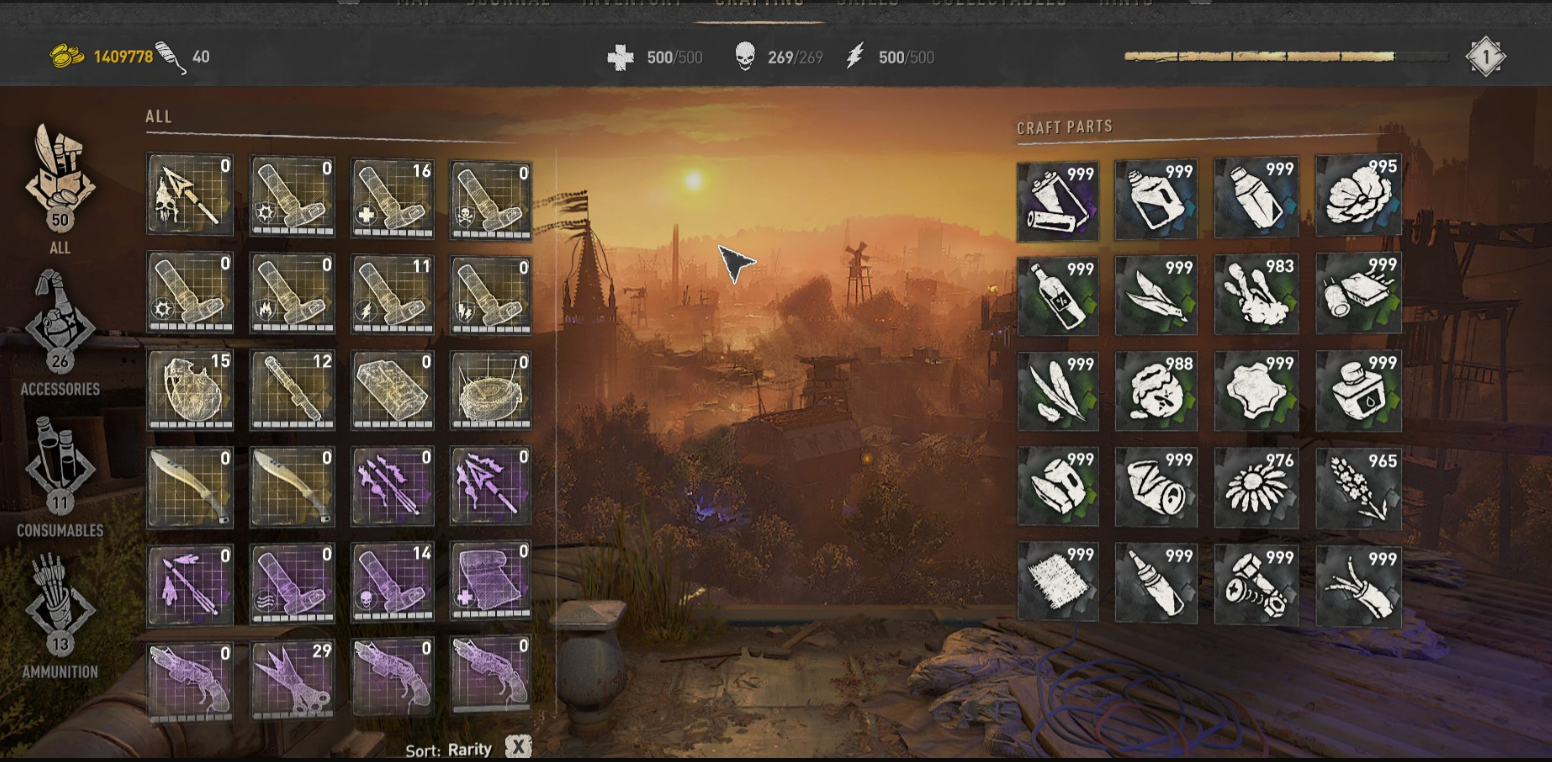
Task: Select the purple bandage roll blueprint
Action: 490,584
